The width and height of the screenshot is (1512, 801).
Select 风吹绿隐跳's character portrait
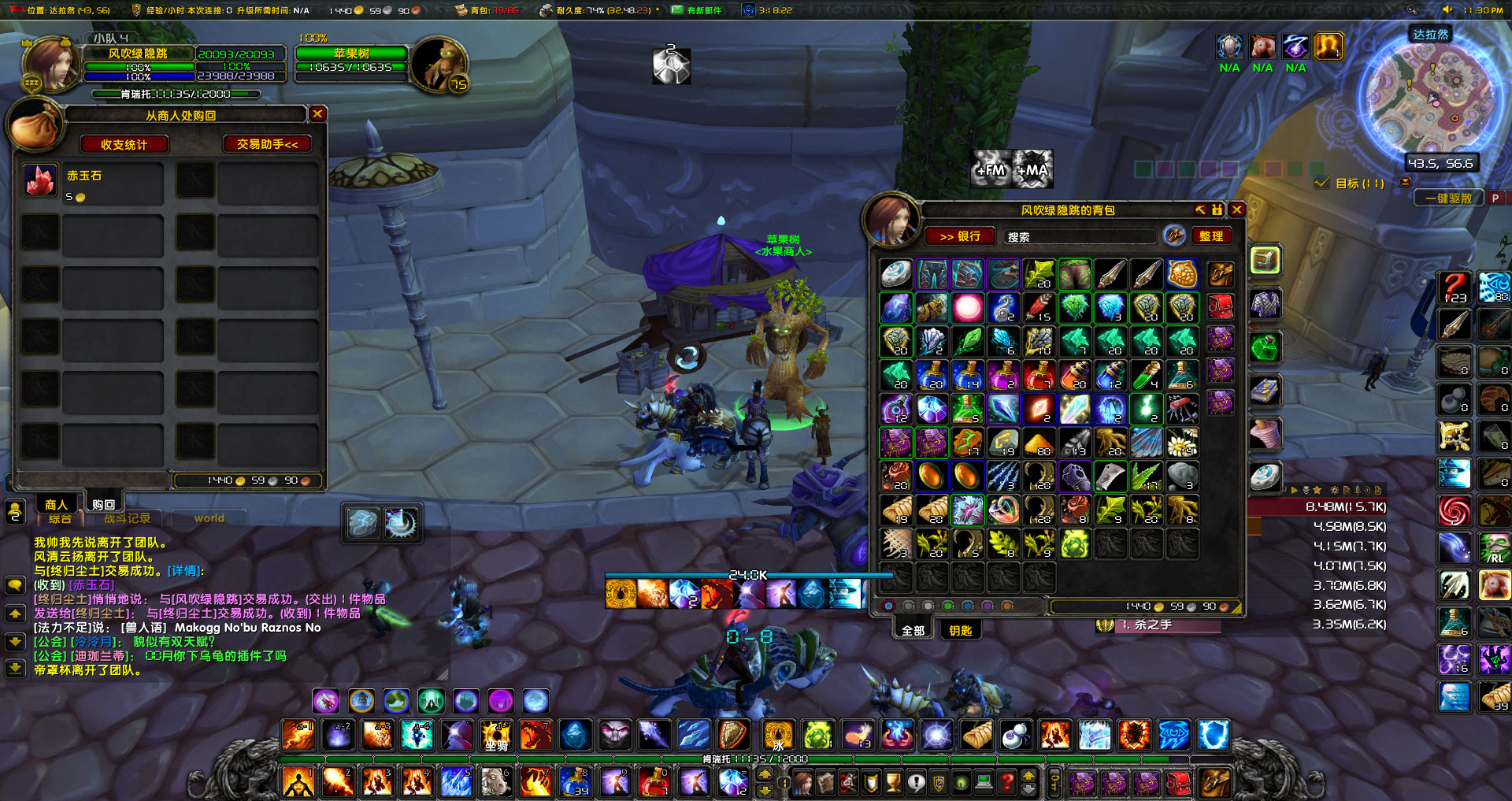point(50,63)
